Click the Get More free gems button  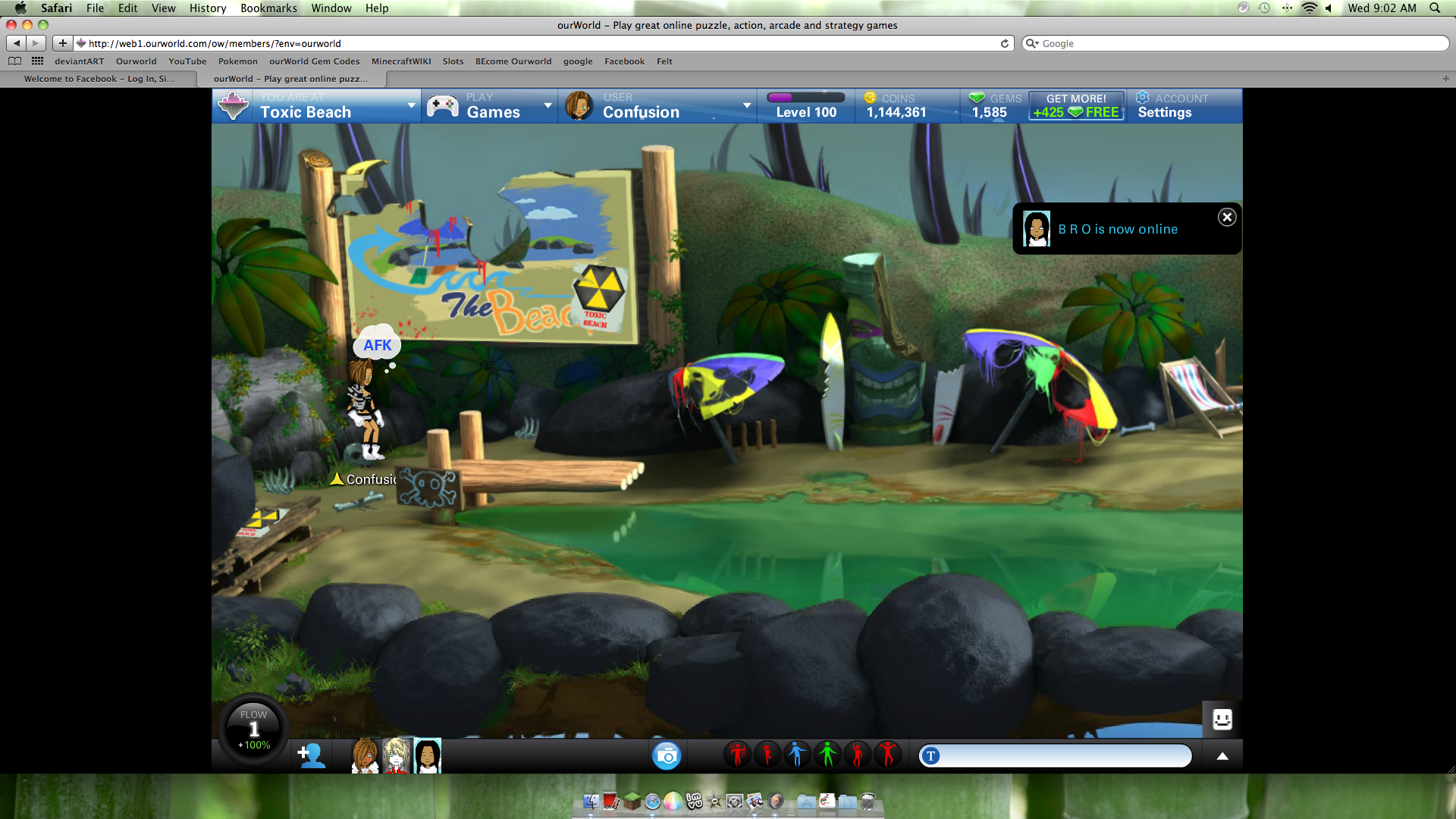click(x=1076, y=106)
